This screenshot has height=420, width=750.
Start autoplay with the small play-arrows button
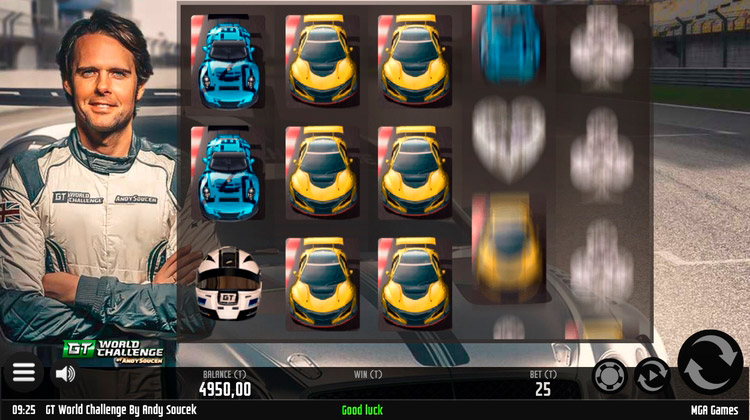(x=652, y=376)
